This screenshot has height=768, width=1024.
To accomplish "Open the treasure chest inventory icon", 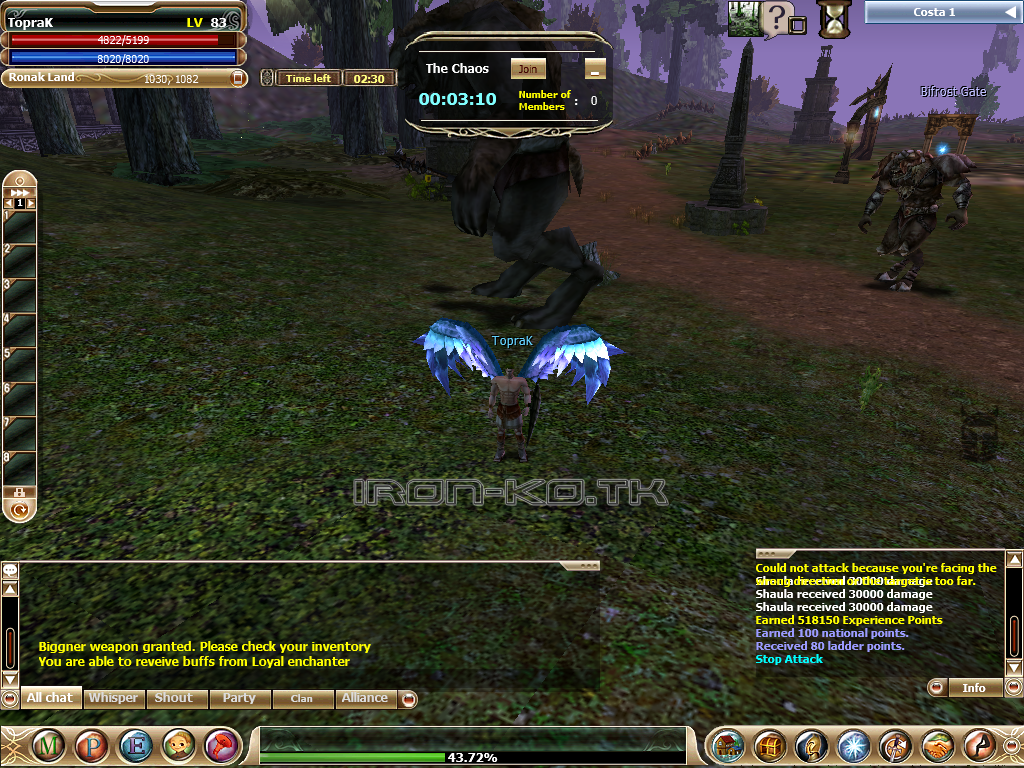I will tap(768, 746).
